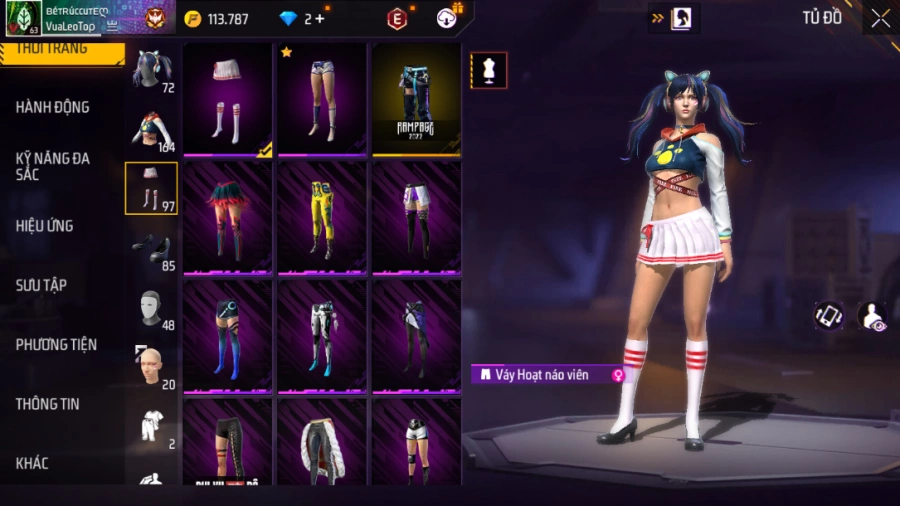Go to the Sưu Tập section
The width and height of the screenshot is (900, 506).
coord(41,285)
